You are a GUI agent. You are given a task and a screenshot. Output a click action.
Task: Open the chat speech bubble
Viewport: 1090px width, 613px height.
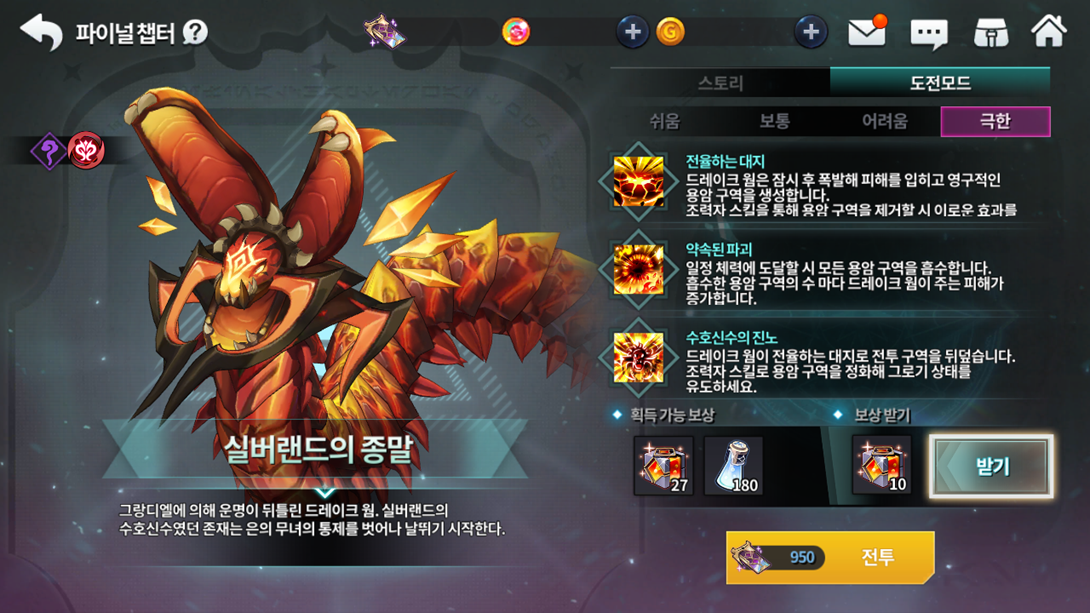(x=928, y=33)
